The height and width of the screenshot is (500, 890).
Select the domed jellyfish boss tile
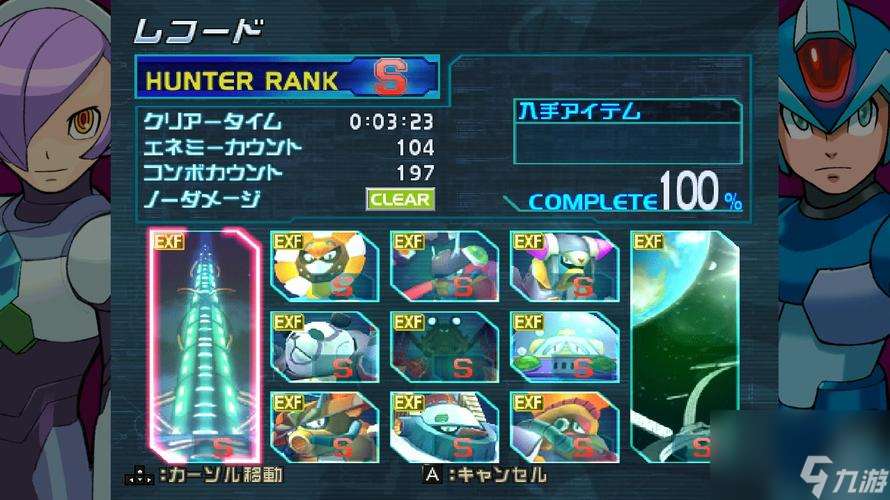[564, 347]
